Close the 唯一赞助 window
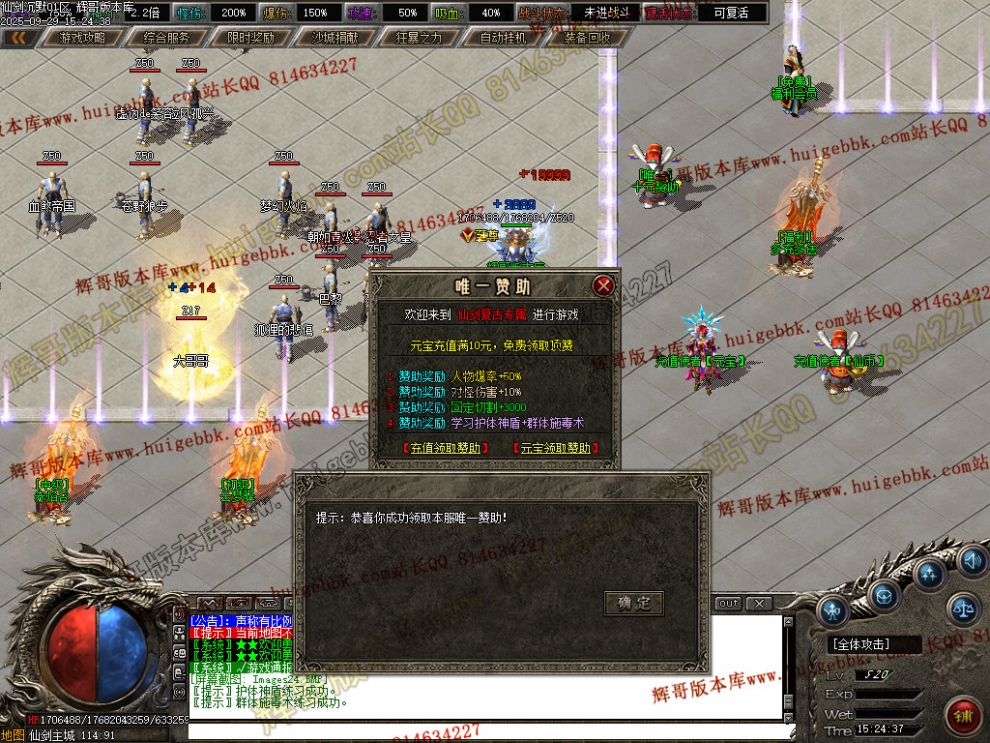This screenshot has height=743, width=990. 603,286
